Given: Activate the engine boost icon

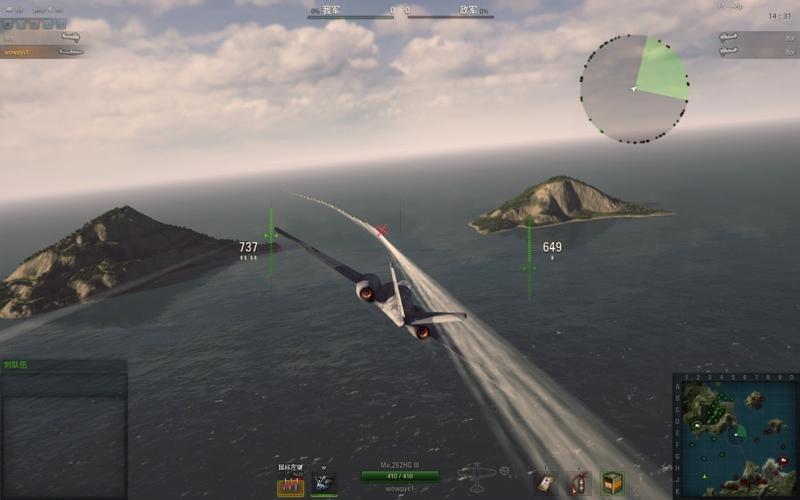Looking at the screenshot, I should point(324,484).
